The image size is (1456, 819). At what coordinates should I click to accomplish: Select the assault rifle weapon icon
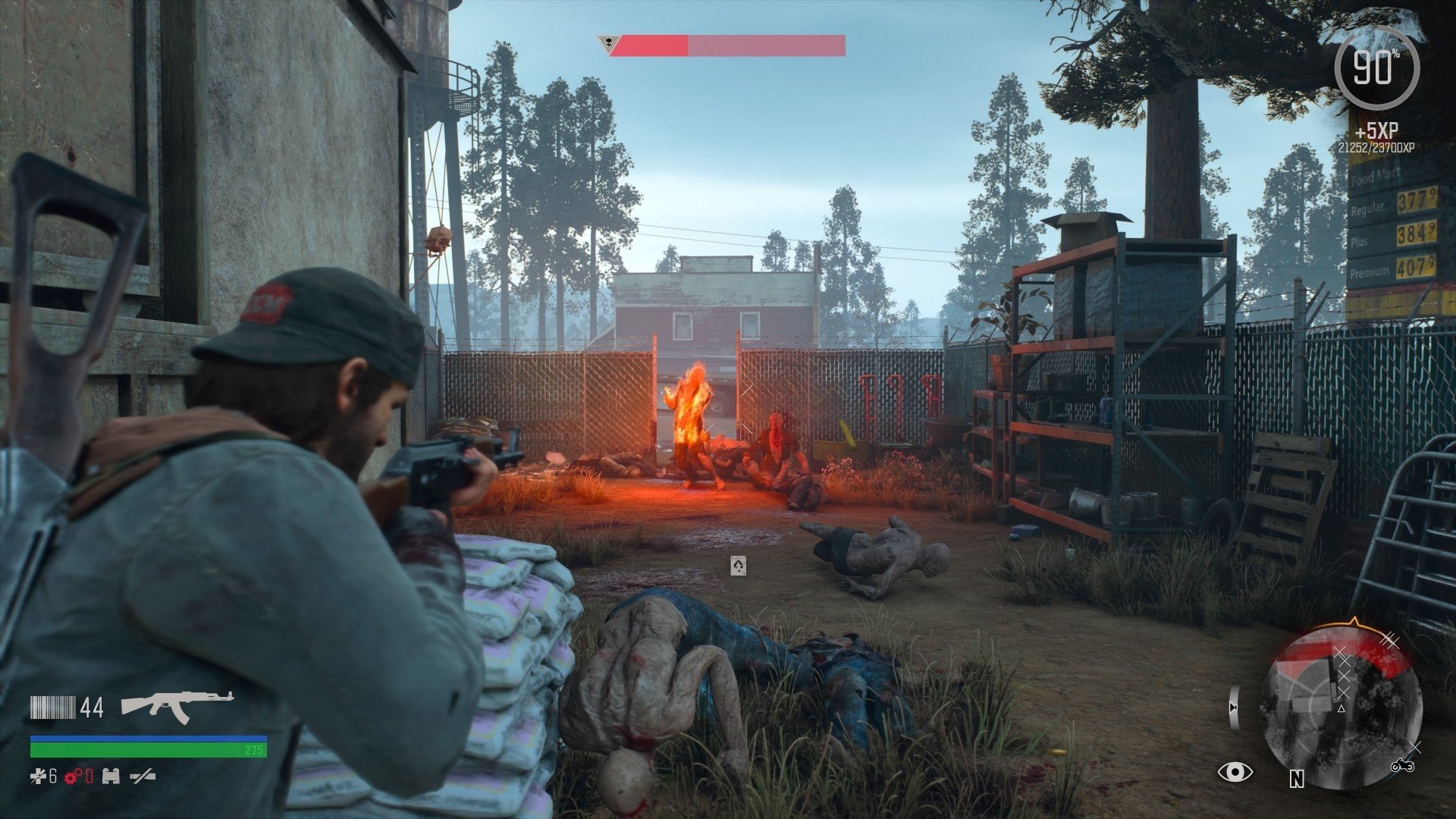[x=177, y=706]
